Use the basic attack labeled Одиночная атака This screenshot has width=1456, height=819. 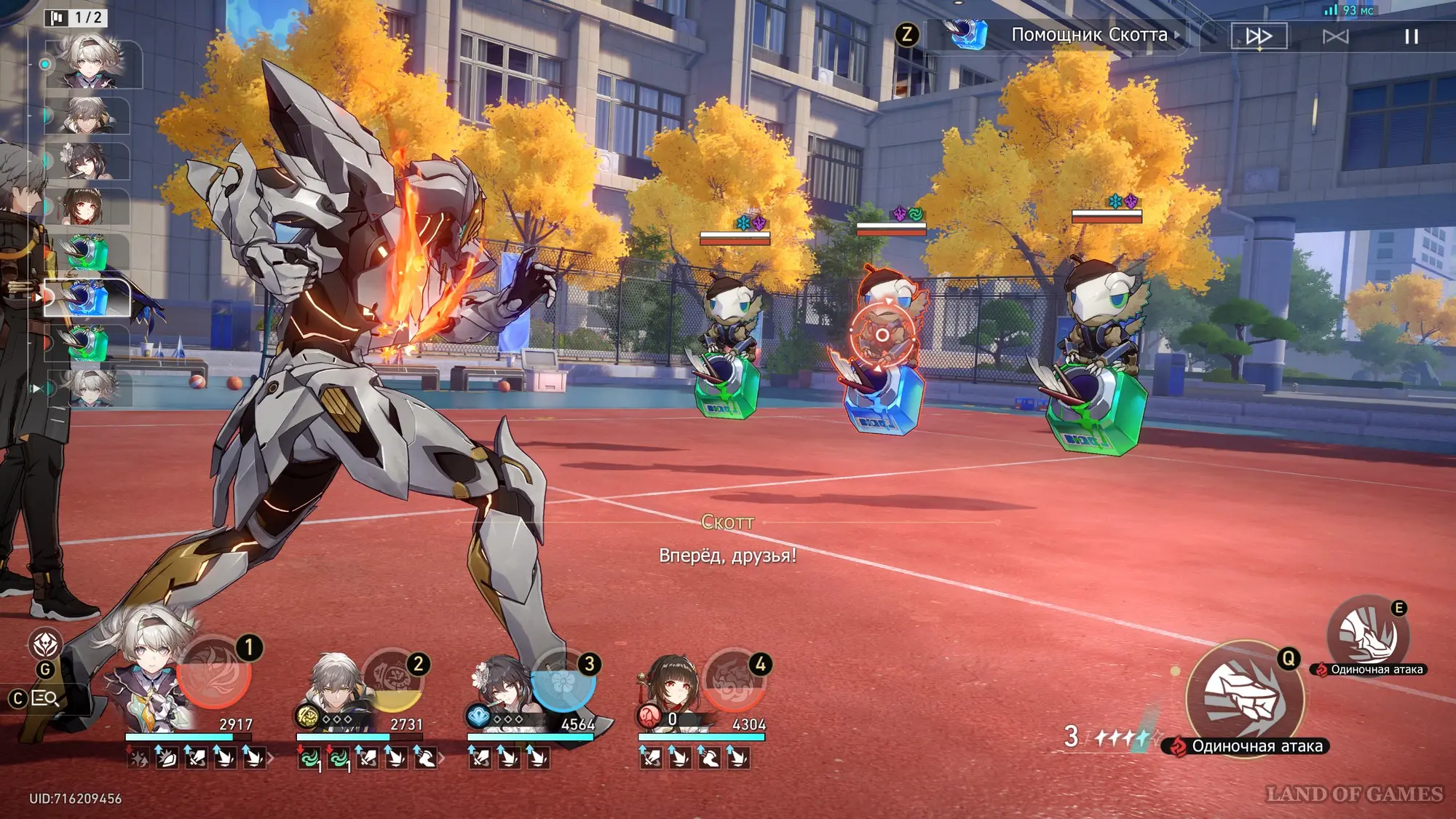[x=1244, y=697]
